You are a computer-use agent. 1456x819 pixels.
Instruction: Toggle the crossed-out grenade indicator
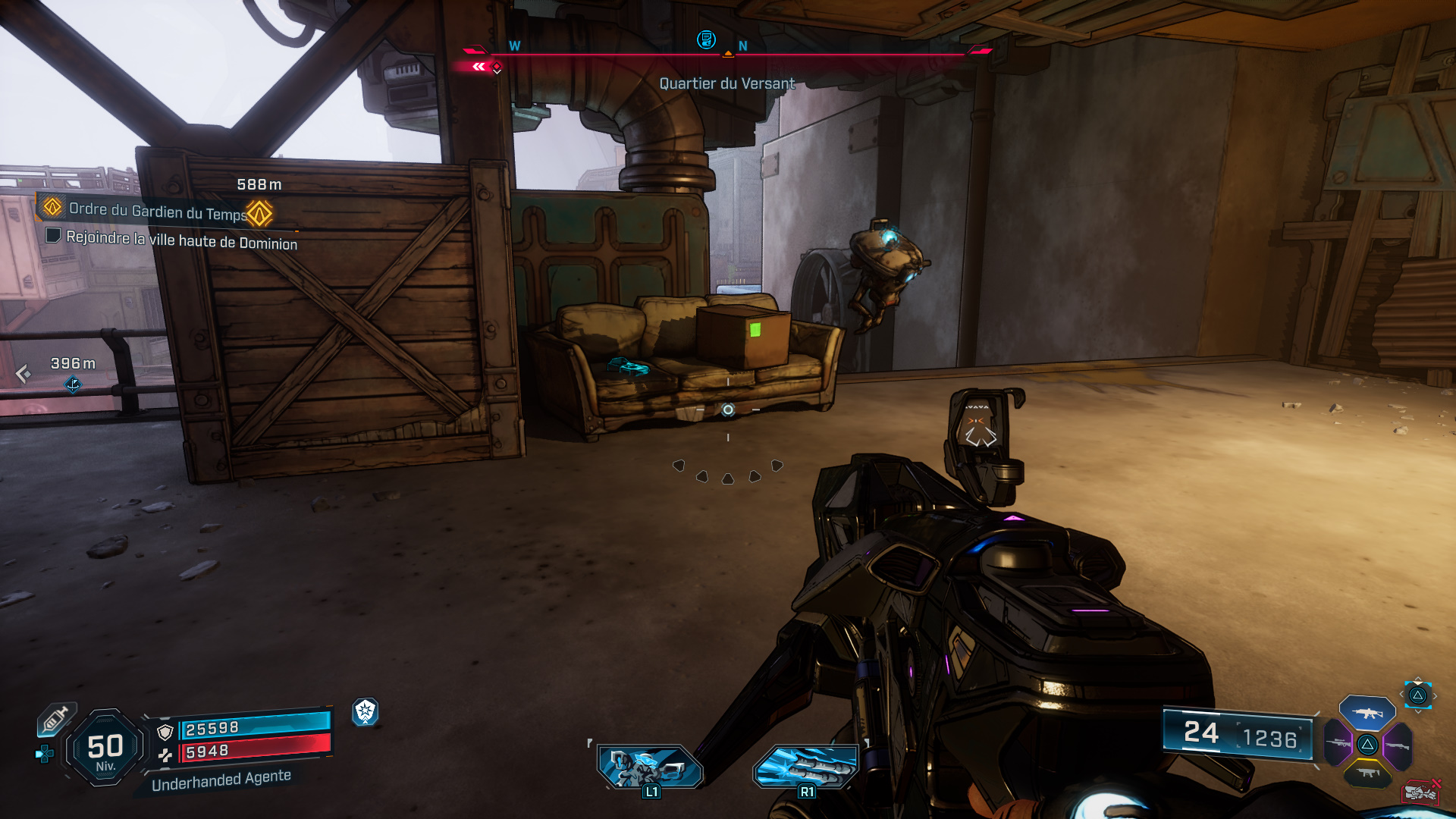pos(1421,792)
